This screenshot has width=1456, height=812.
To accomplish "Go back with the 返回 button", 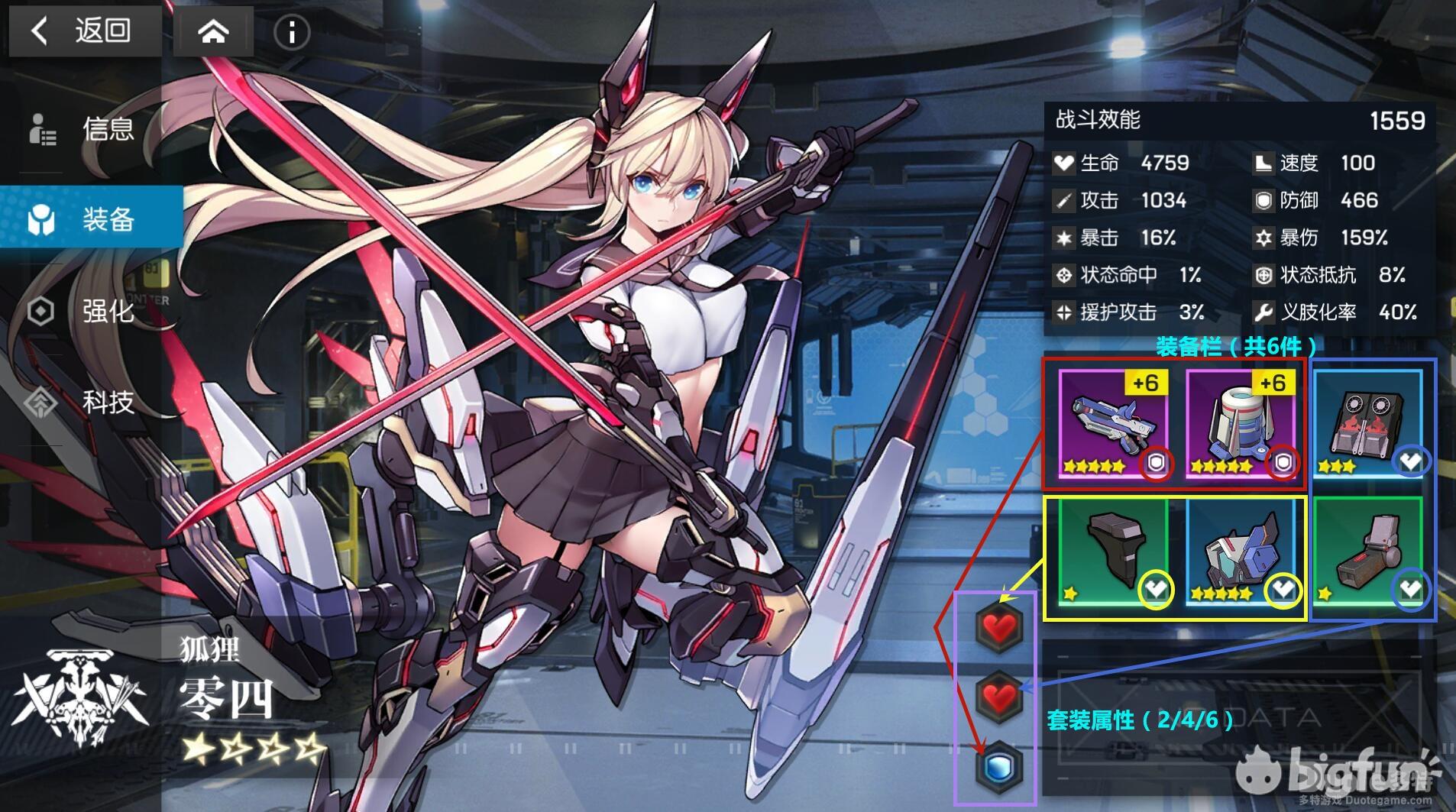I will pyautogui.click(x=83, y=31).
